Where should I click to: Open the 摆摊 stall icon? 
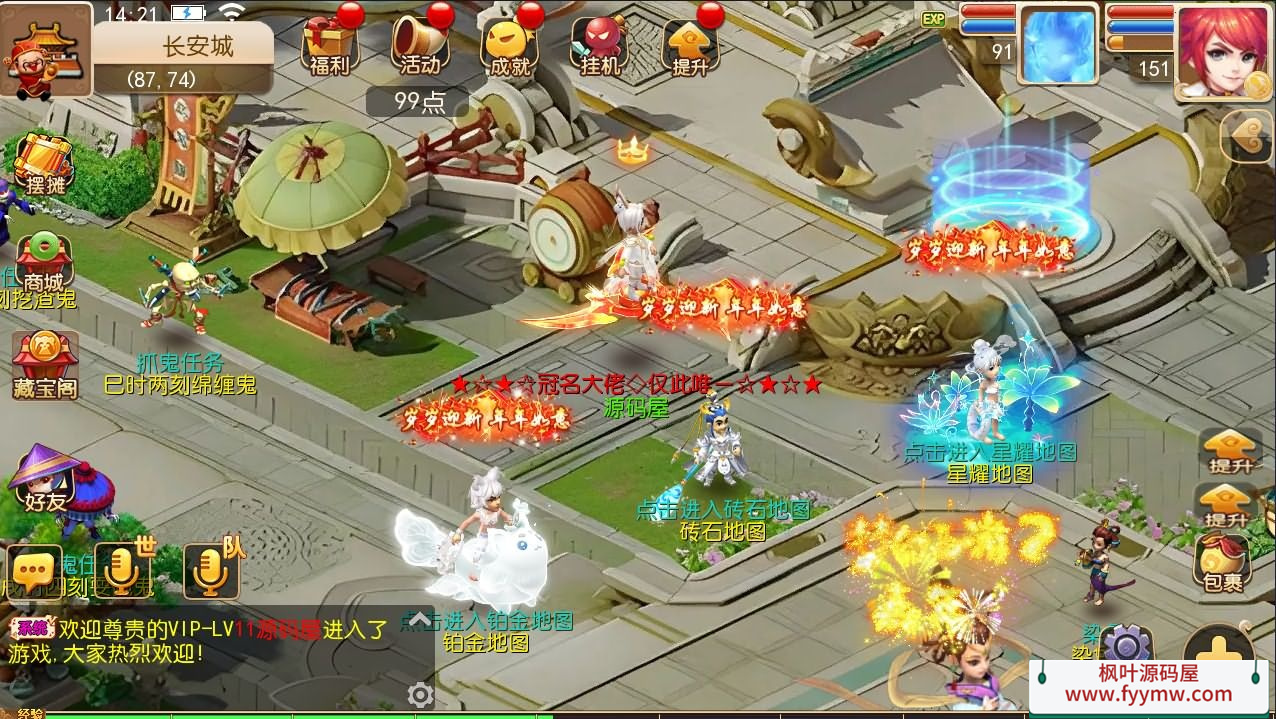coord(45,165)
